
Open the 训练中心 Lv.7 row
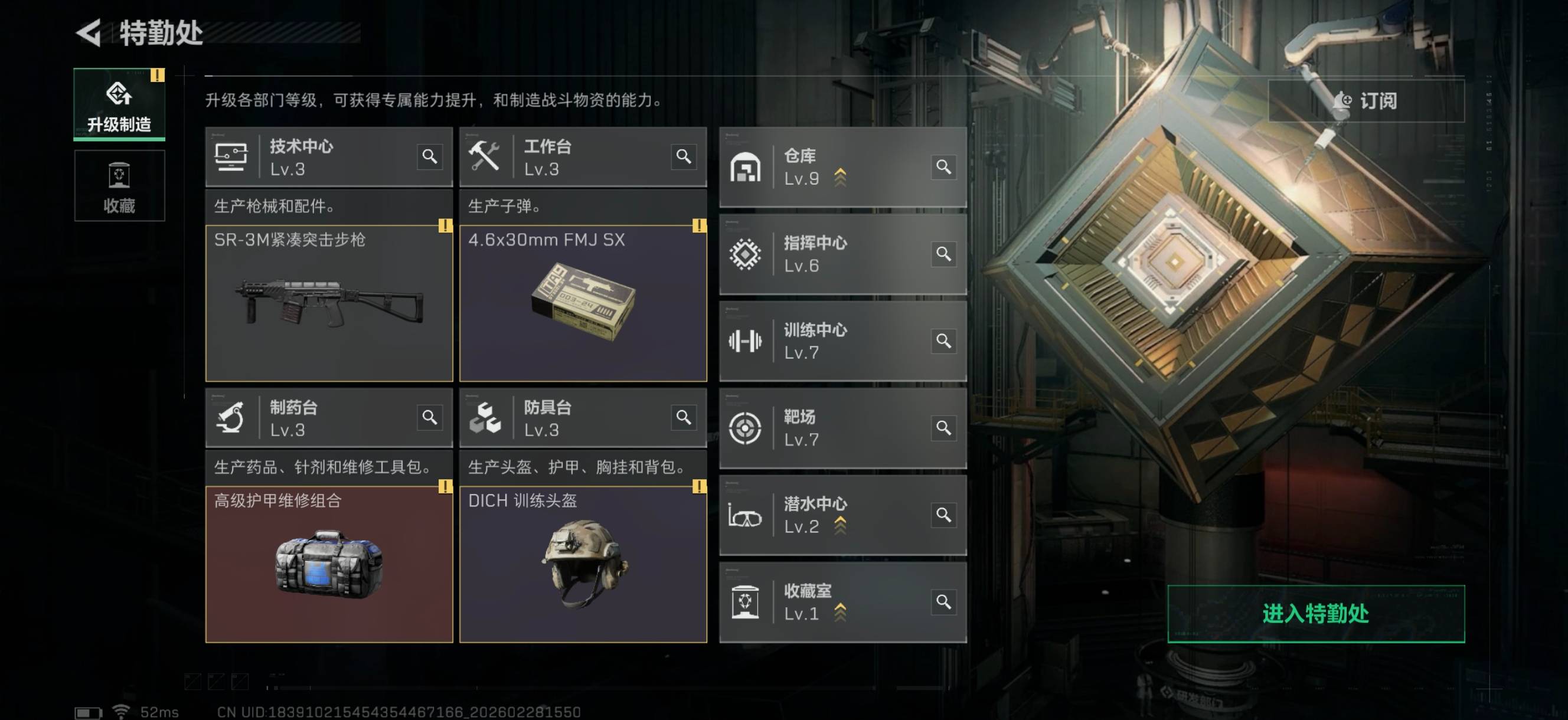[842, 342]
